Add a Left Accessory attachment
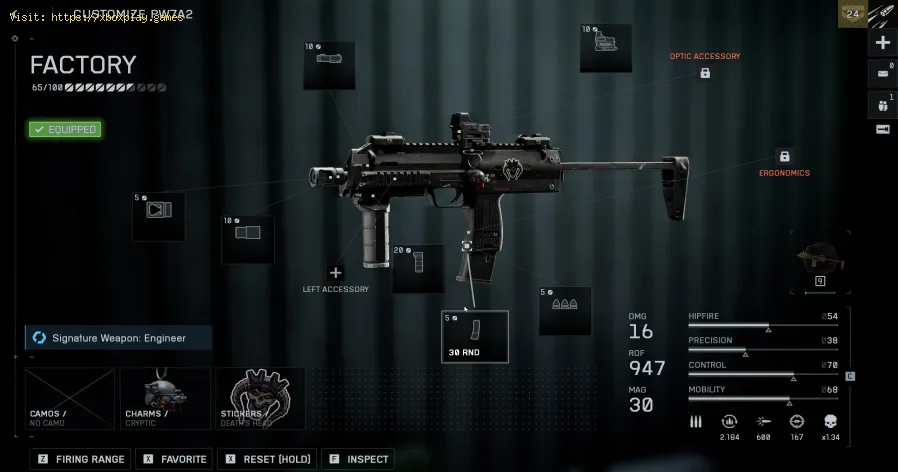Image resolution: width=898 pixels, height=472 pixels. tap(335, 272)
